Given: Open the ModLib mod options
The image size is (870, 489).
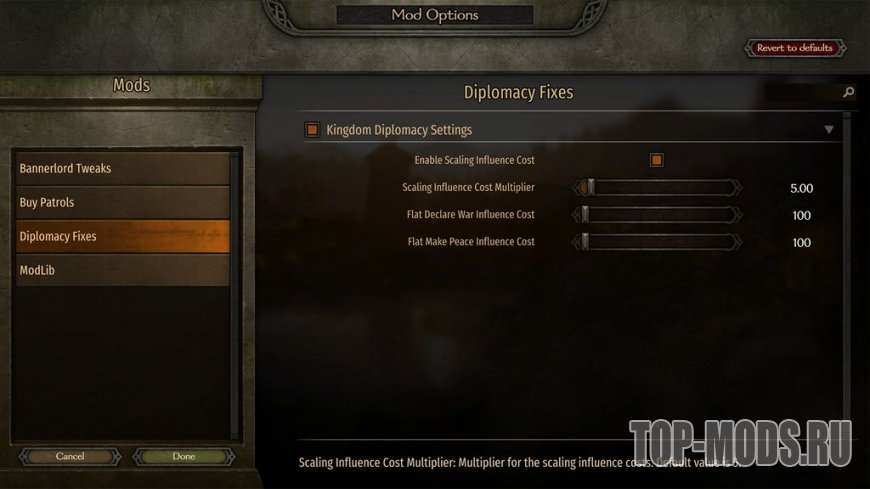Looking at the screenshot, I should (122, 270).
